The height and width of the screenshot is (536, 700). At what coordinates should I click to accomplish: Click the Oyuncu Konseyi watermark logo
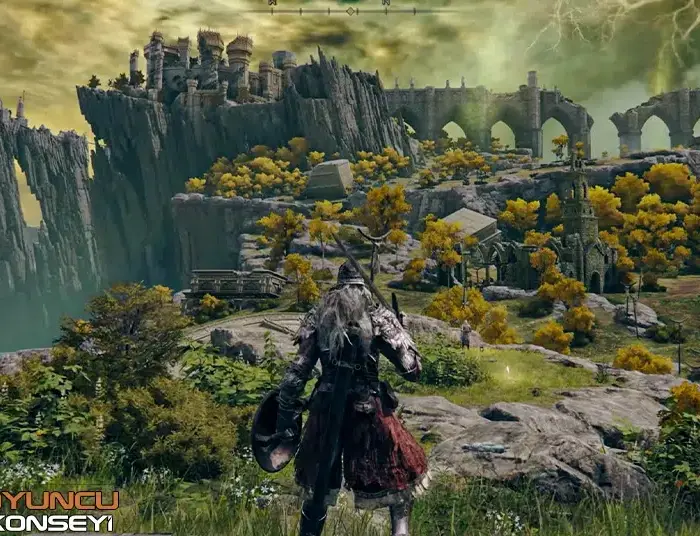click(x=58, y=510)
